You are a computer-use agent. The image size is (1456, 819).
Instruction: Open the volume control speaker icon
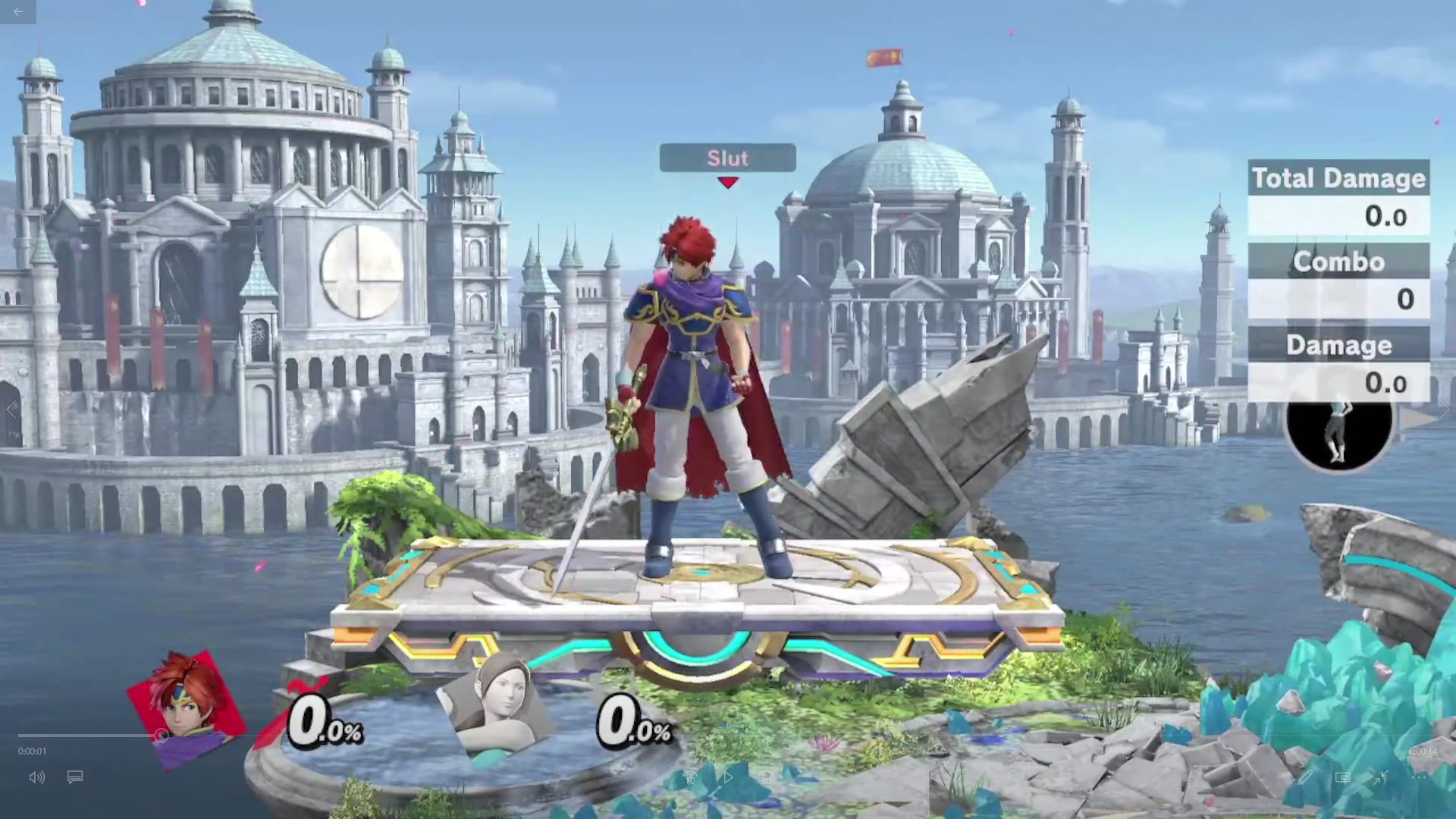(36, 777)
